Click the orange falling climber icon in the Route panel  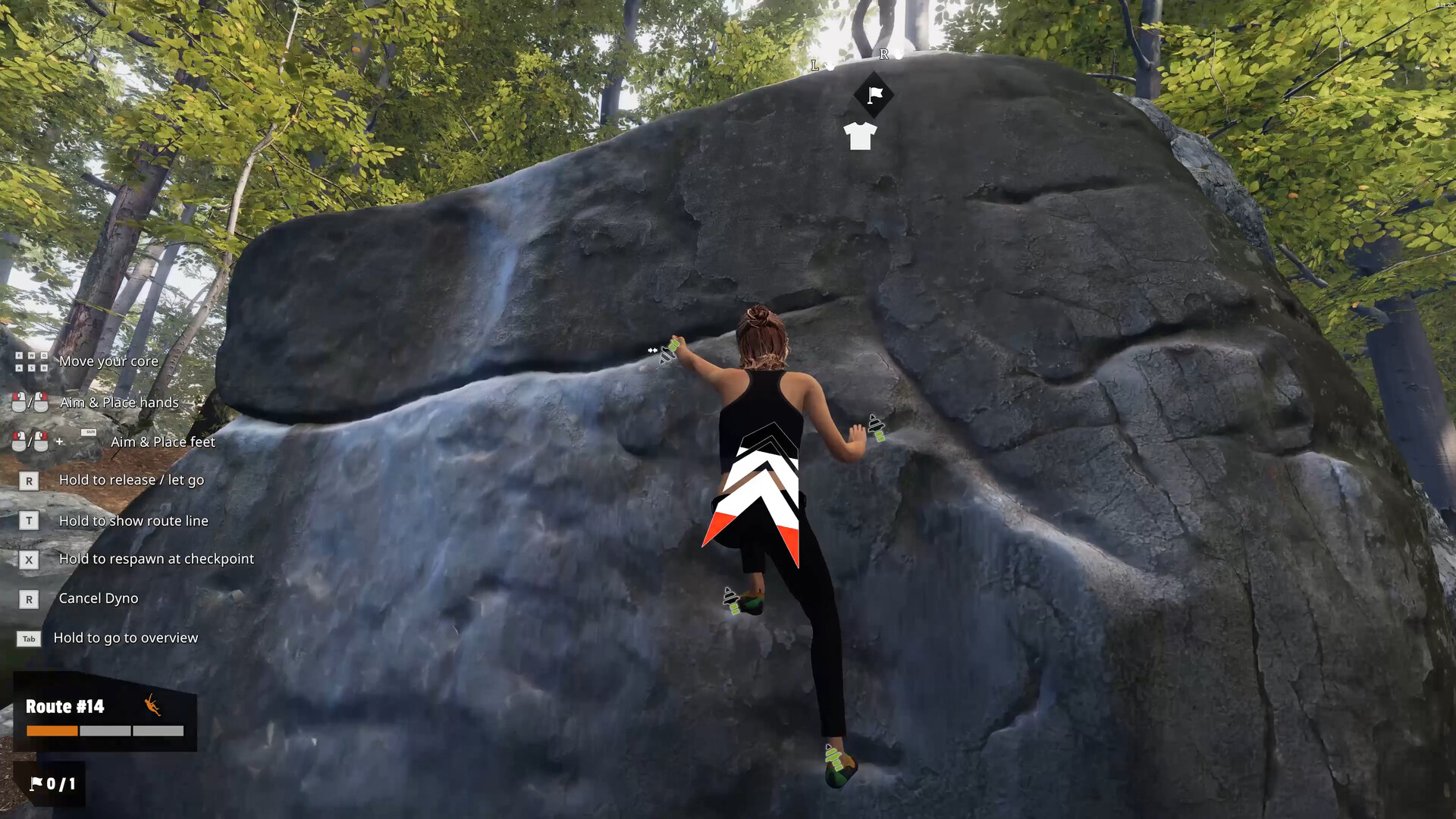(x=151, y=706)
